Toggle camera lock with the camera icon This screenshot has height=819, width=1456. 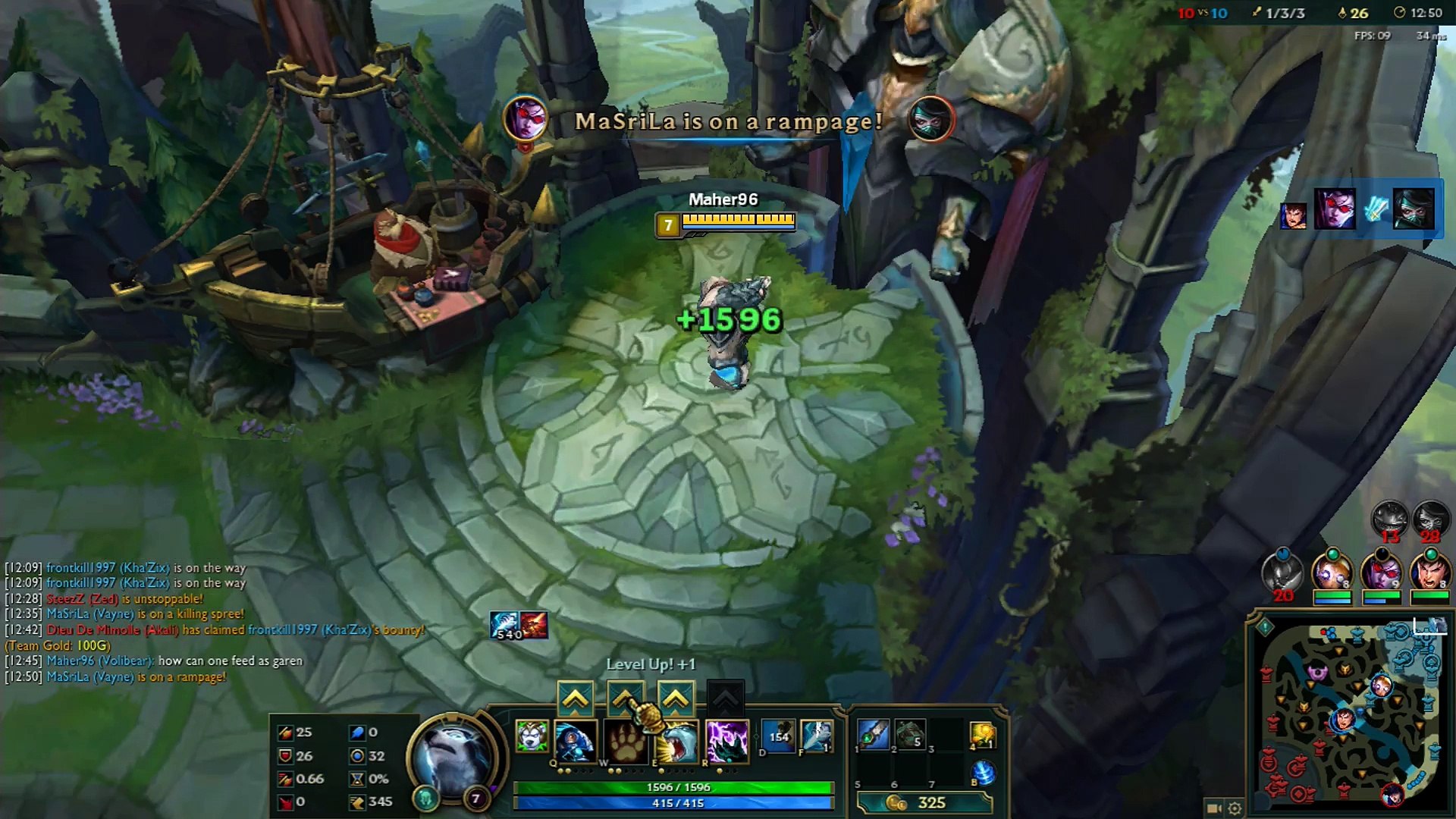(x=1213, y=807)
